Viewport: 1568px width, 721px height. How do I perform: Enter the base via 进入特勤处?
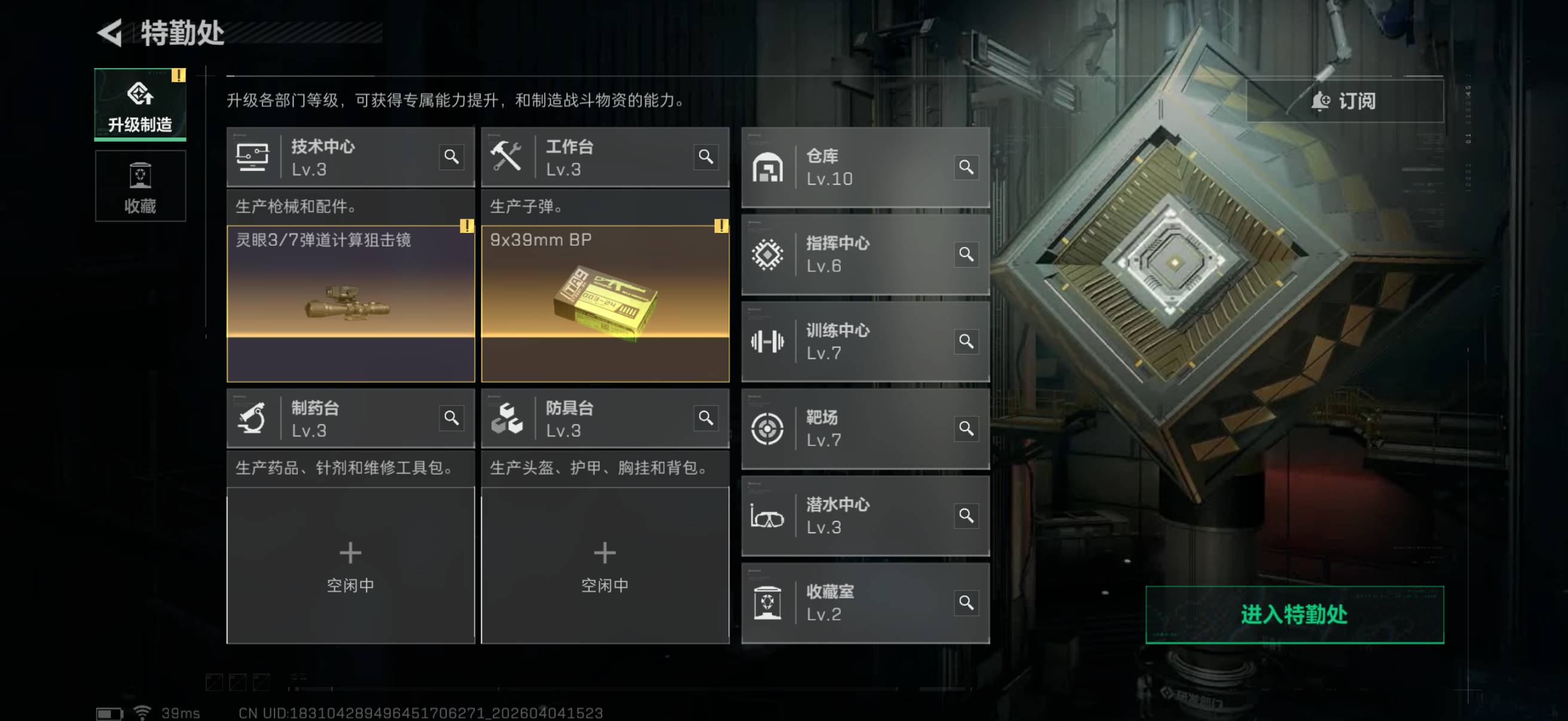click(1294, 615)
